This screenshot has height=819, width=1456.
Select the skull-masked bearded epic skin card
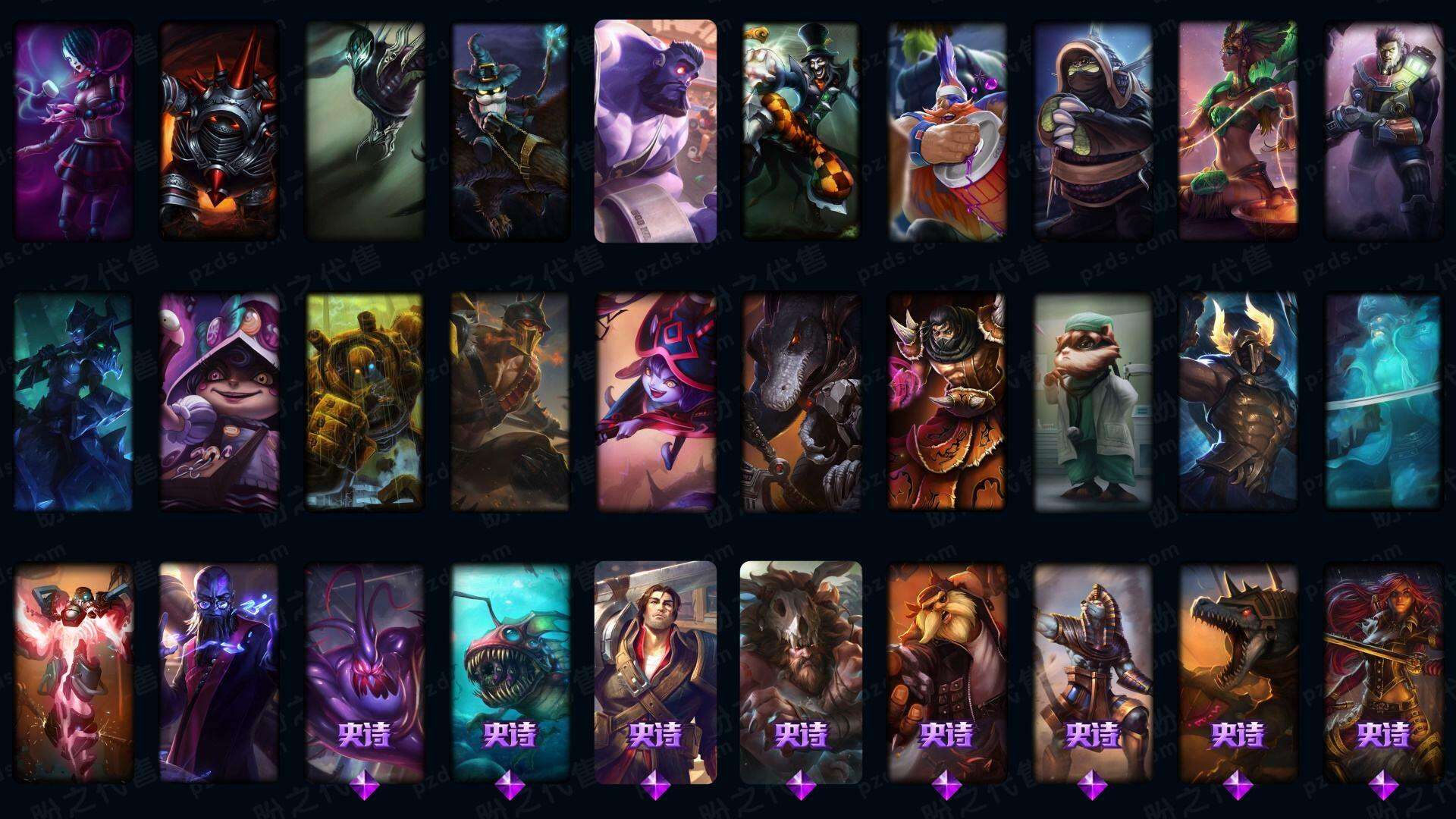[x=801, y=672]
